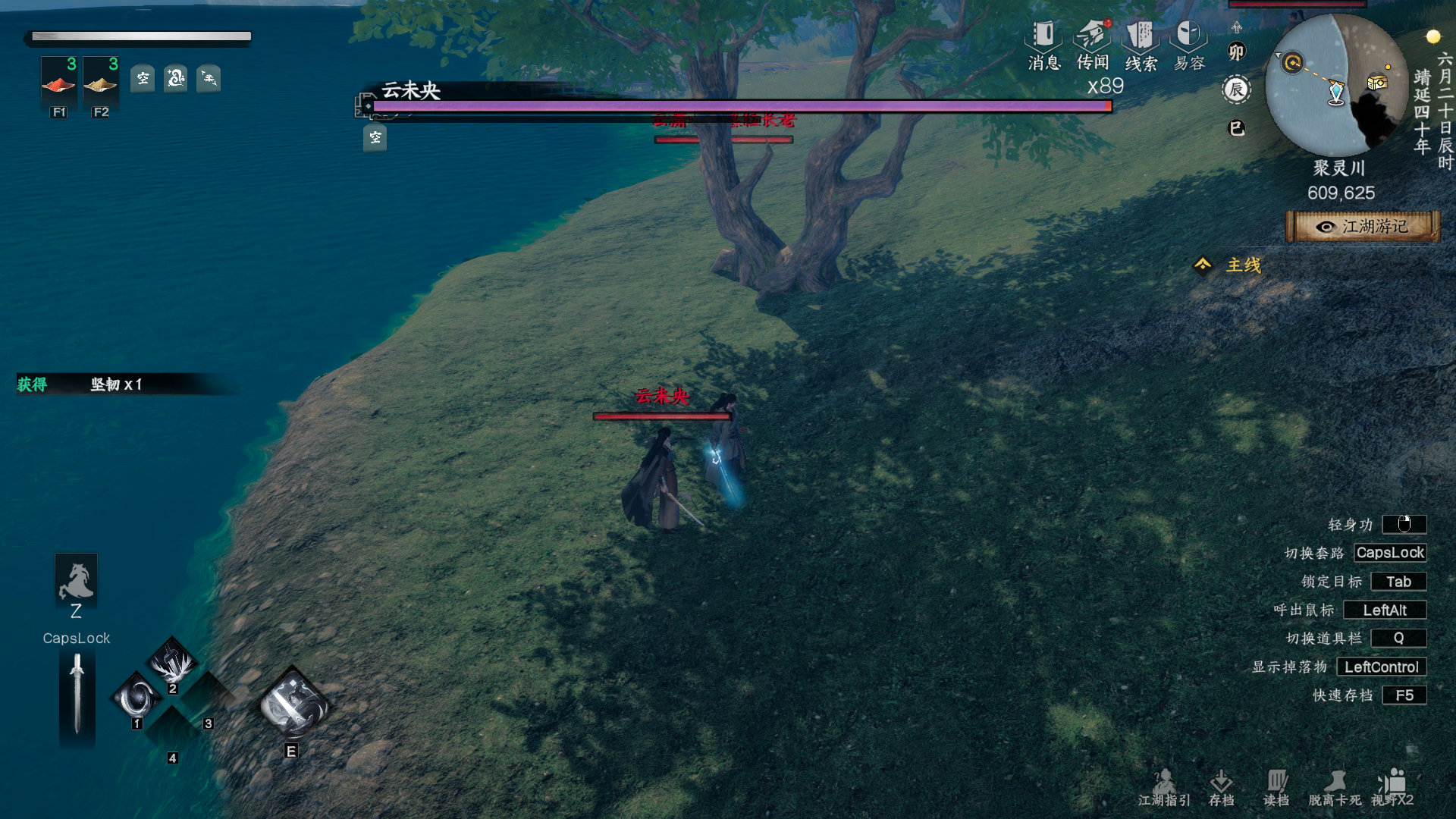This screenshot has height=819, width=1456.
Task: Activate the special skill icon labeled E
Action: tap(293, 706)
